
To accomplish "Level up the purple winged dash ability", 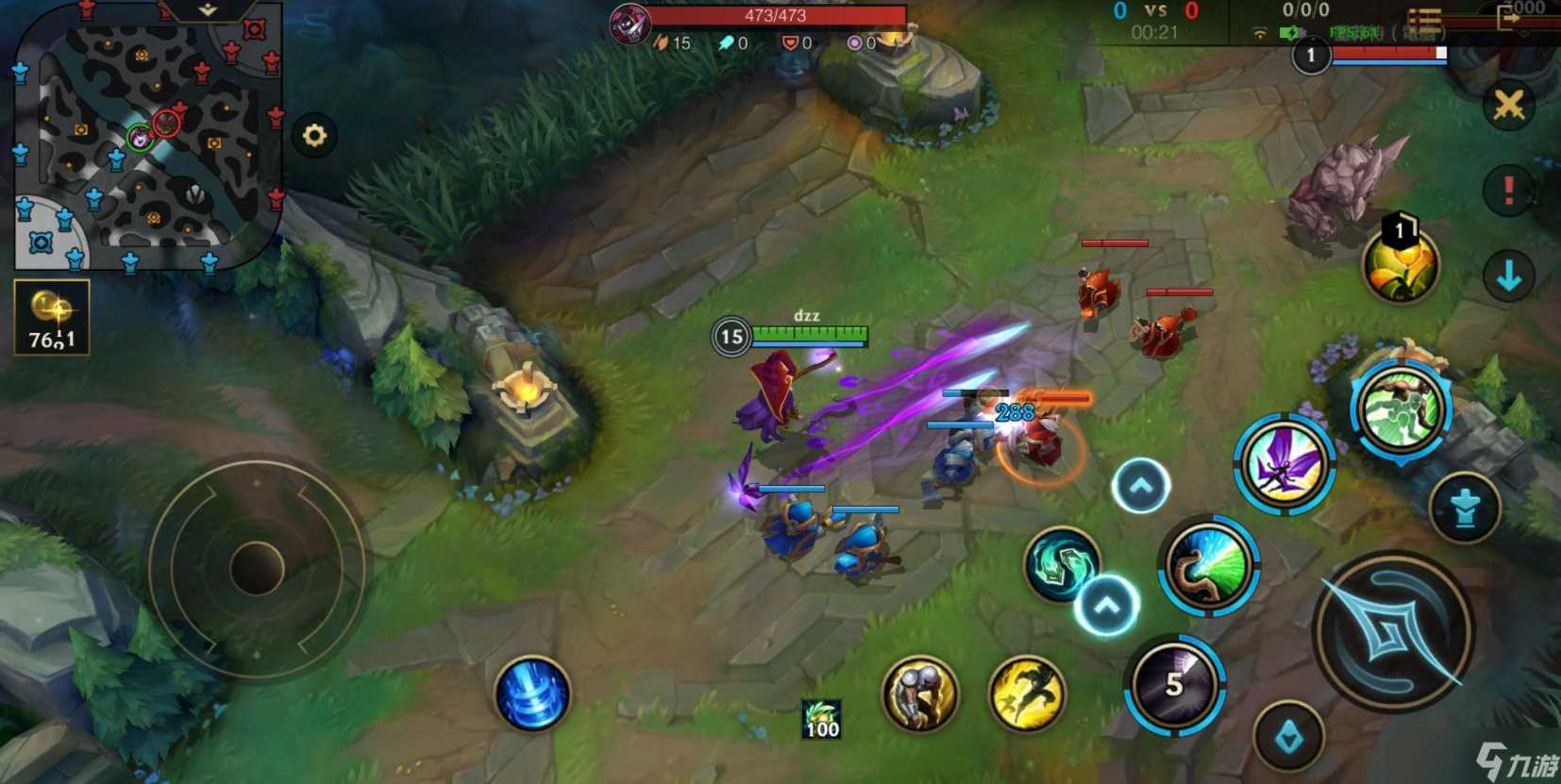I will click(1141, 486).
